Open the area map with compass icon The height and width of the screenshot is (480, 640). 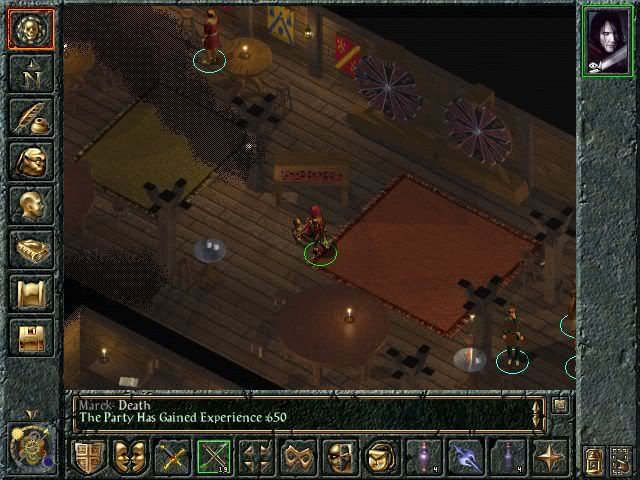point(30,73)
